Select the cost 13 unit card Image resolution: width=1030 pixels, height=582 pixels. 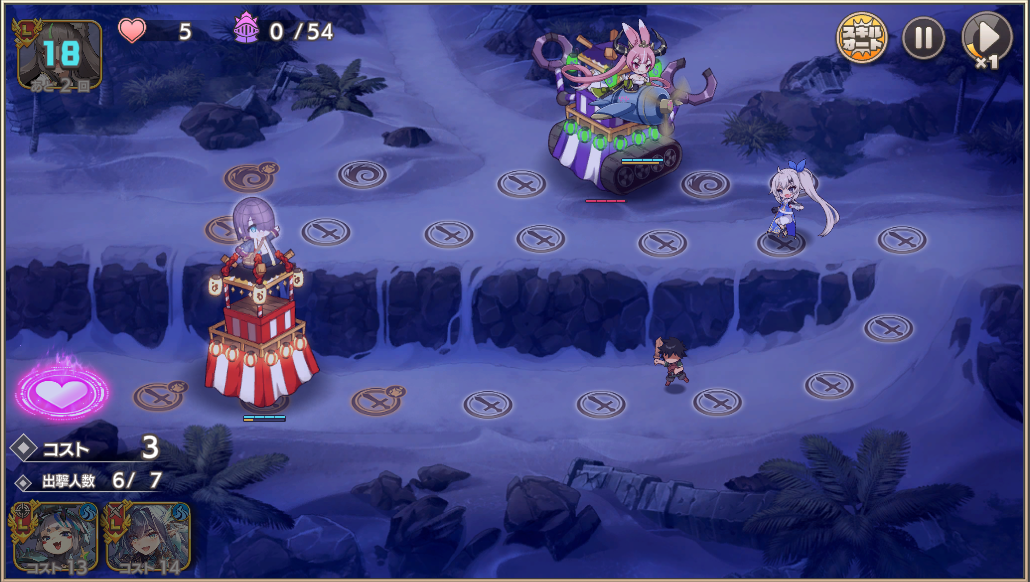[55, 537]
